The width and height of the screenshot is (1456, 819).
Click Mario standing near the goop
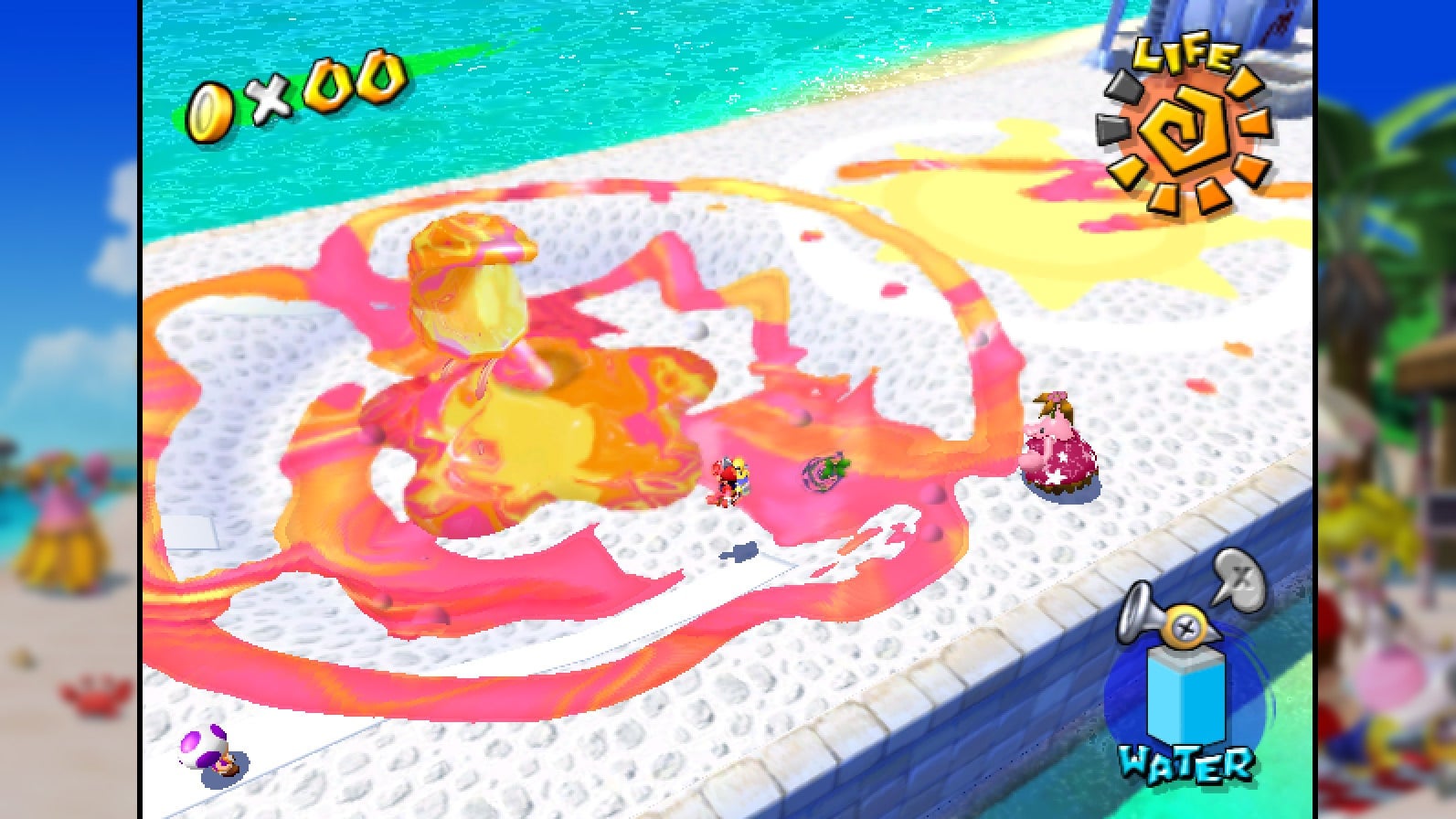731,480
